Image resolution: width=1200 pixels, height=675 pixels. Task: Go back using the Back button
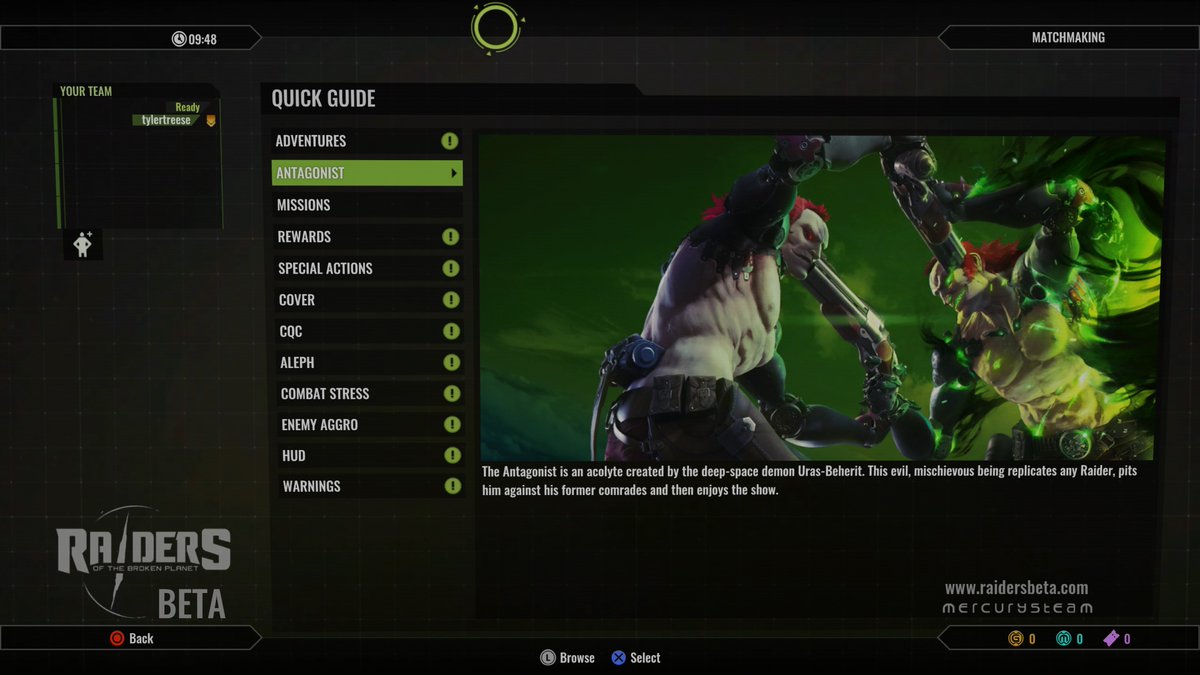[132, 638]
